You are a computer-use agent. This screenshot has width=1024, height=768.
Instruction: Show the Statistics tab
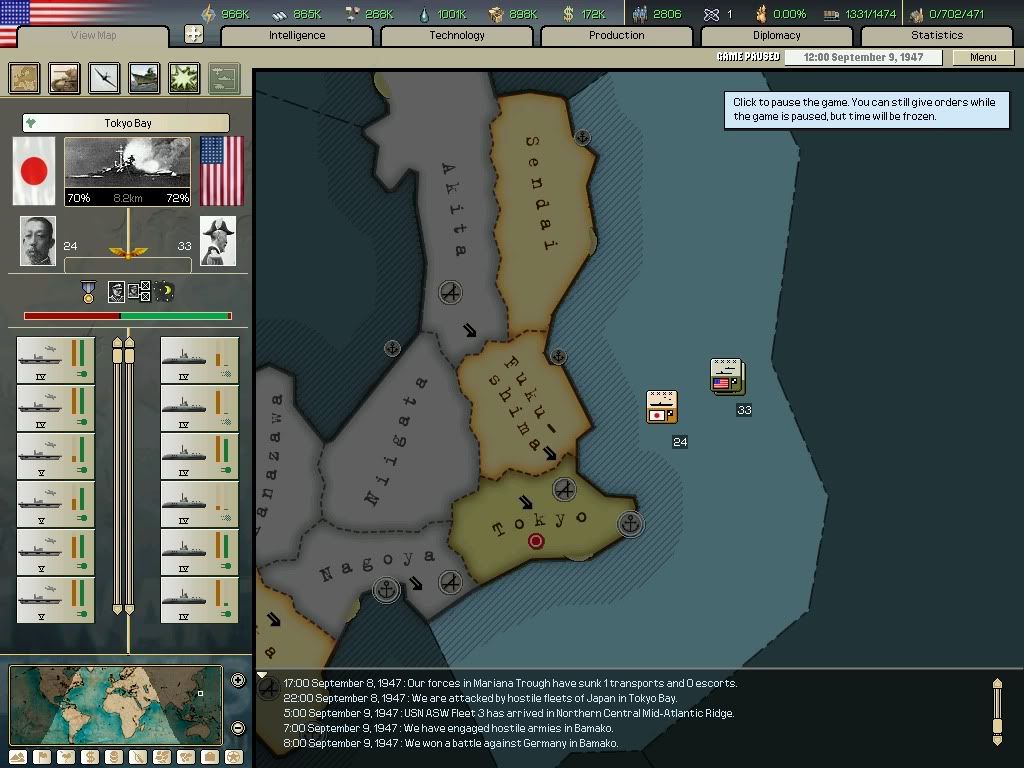[936, 36]
